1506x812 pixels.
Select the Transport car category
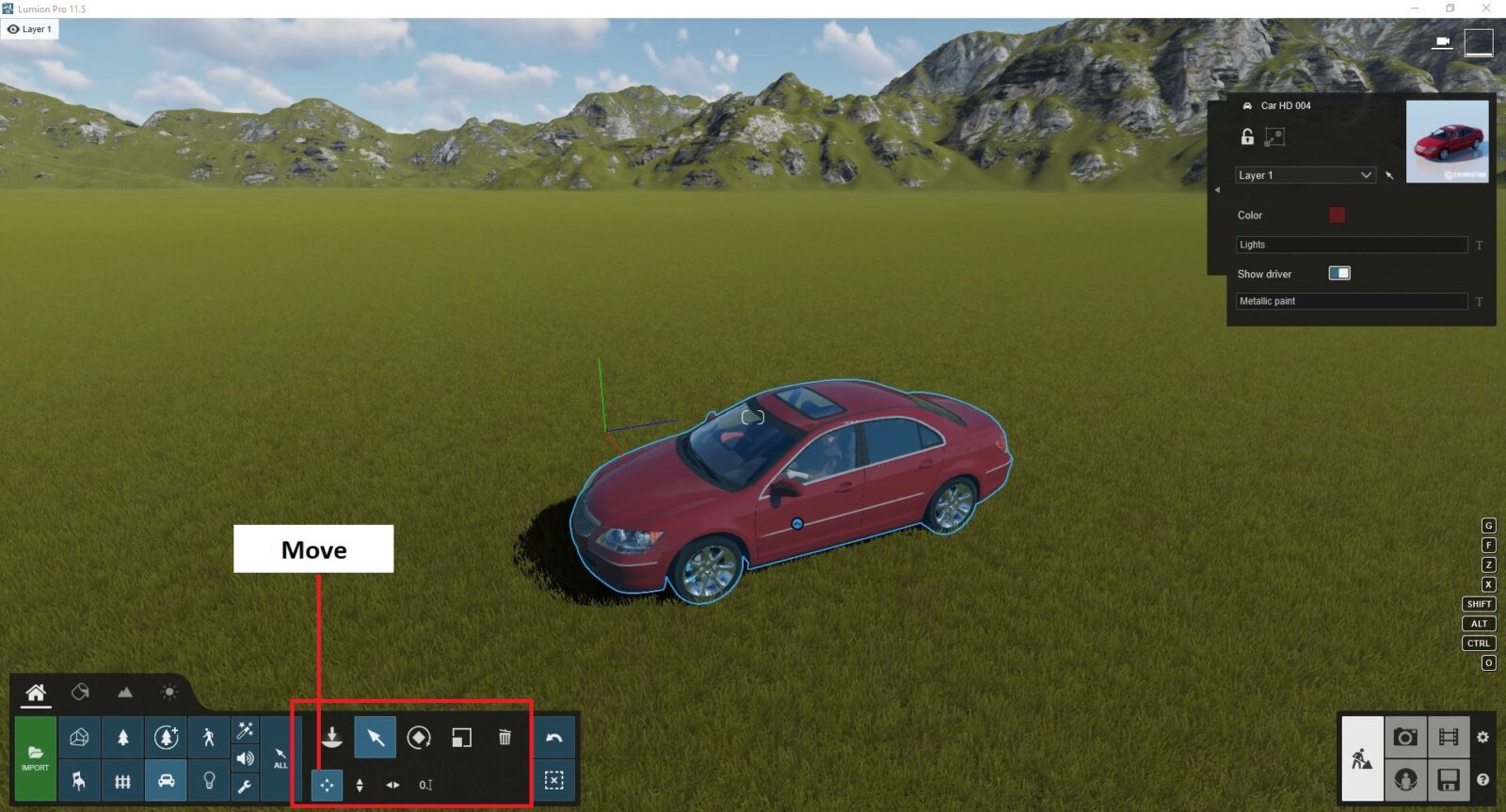pyautogui.click(x=166, y=781)
